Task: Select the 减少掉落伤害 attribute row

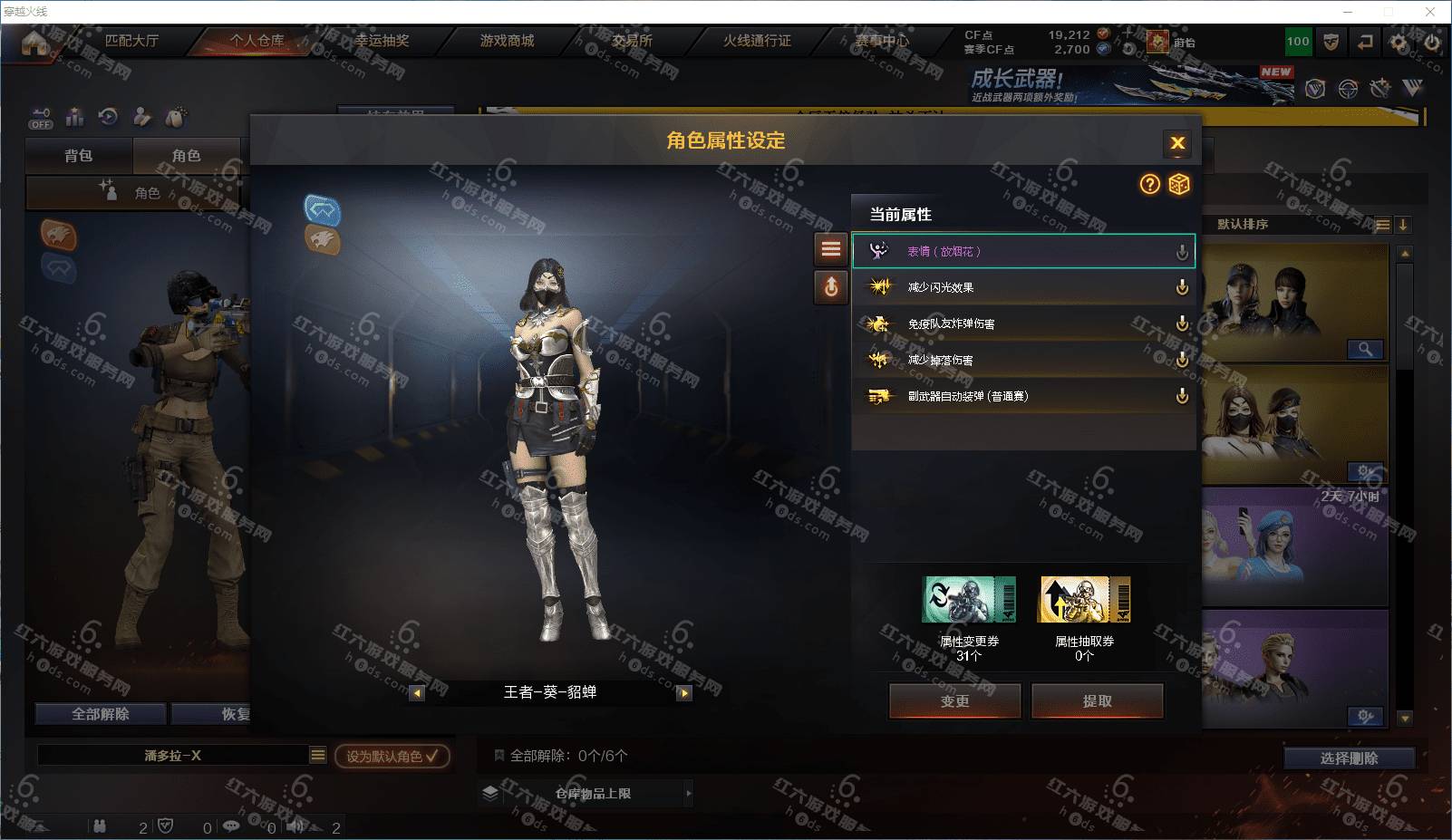Action: 1022,360
